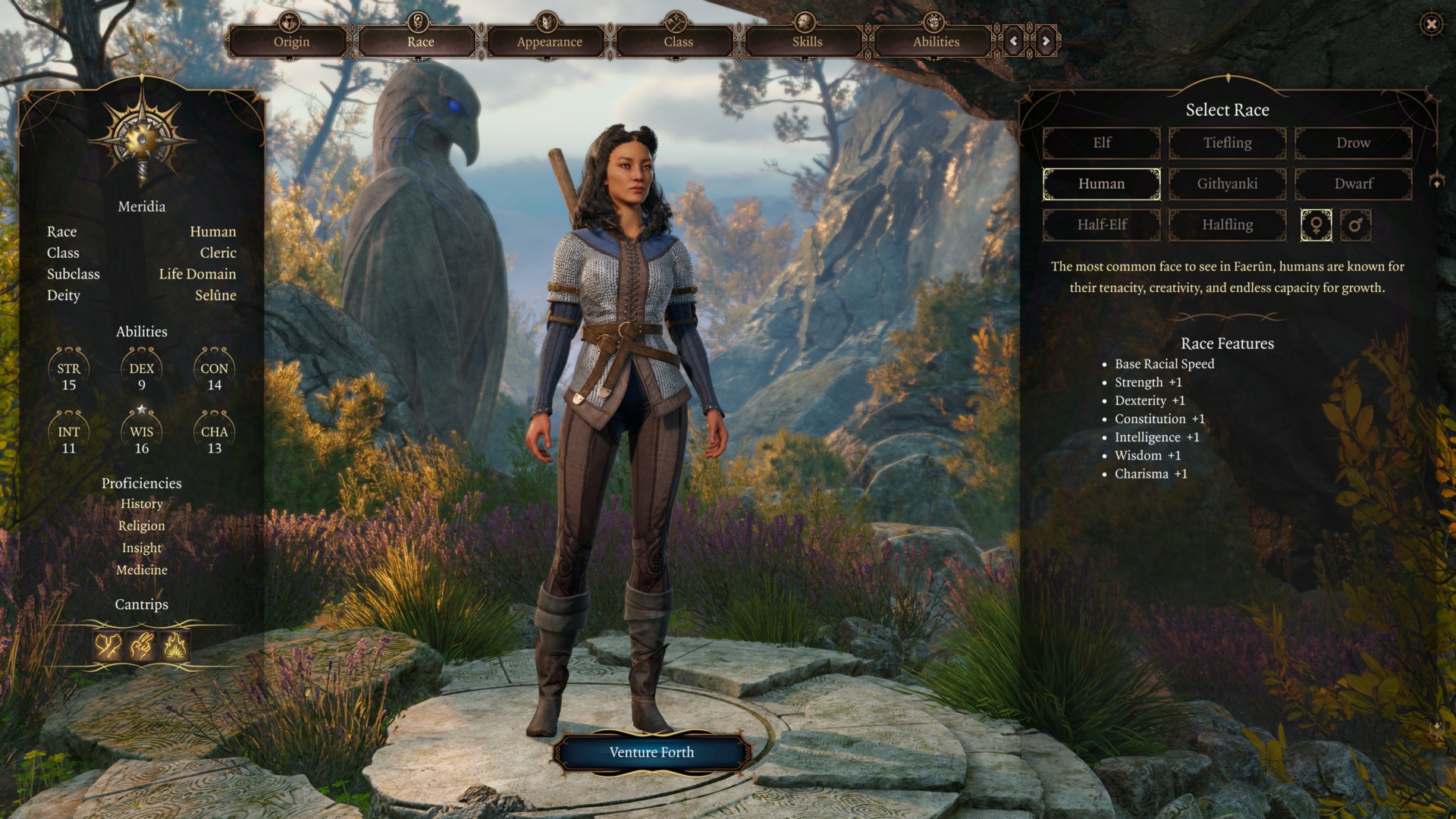
Task: Select the Half-Elf race
Action: [x=1101, y=224]
